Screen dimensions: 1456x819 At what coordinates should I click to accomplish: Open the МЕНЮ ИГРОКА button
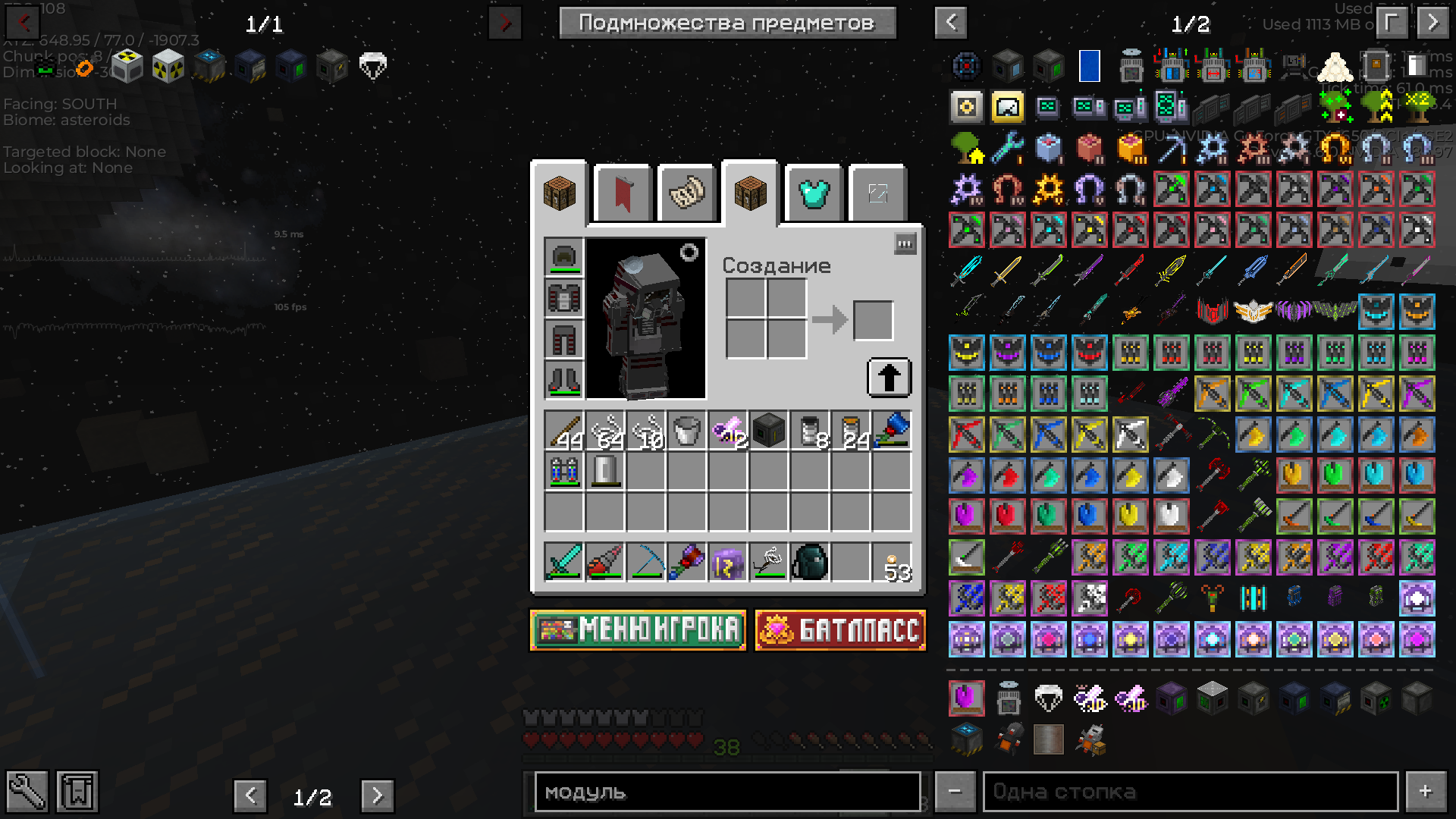[x=638, y=630]
